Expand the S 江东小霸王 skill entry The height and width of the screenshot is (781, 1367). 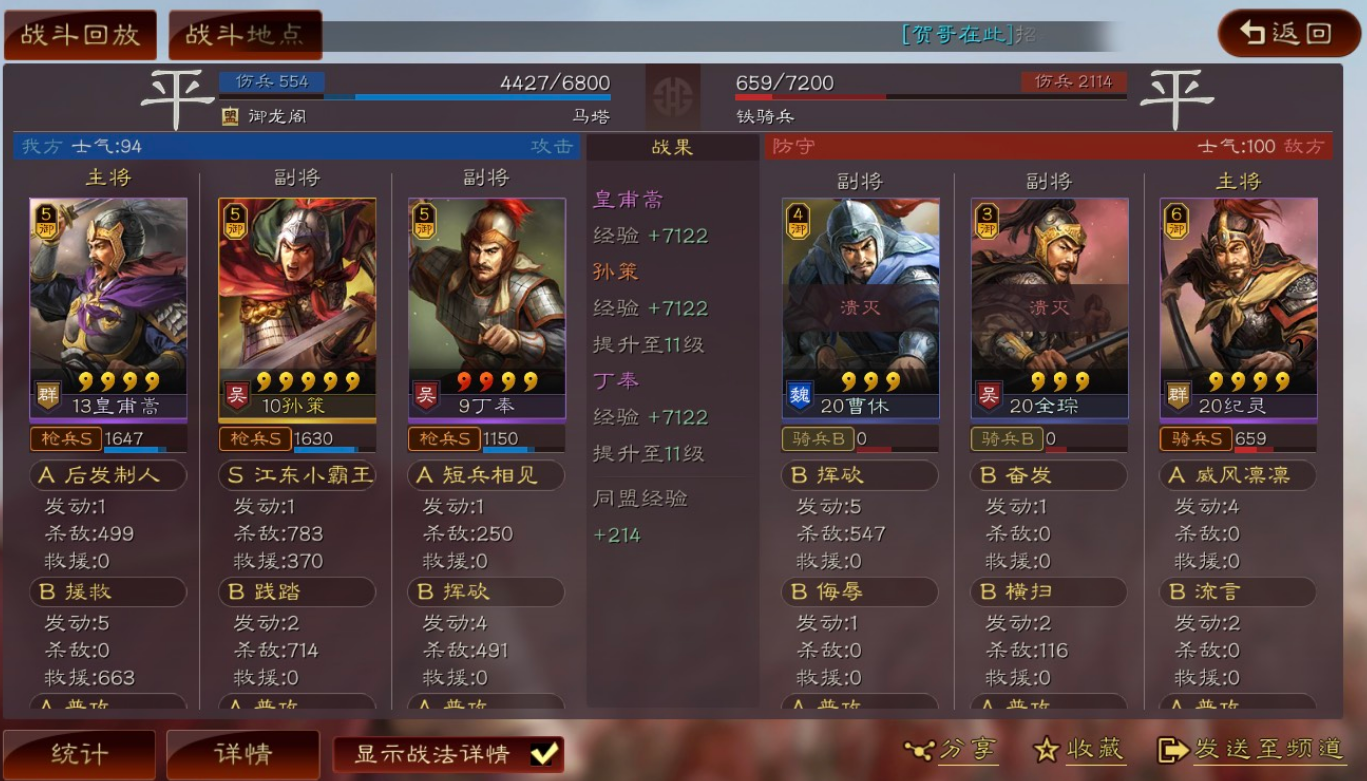(x=296, y=475)
